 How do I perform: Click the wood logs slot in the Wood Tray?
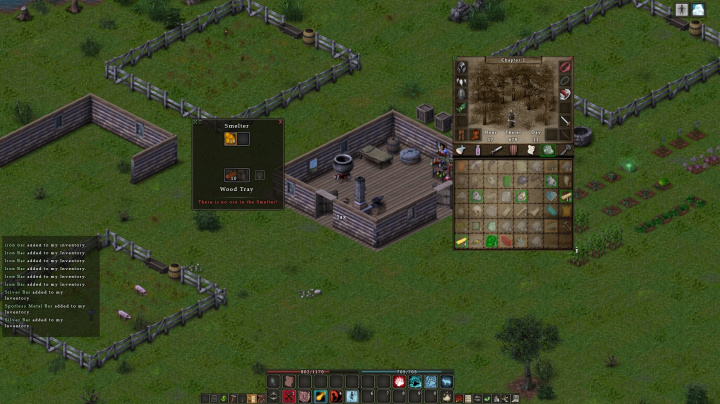(x=229, y=175)
